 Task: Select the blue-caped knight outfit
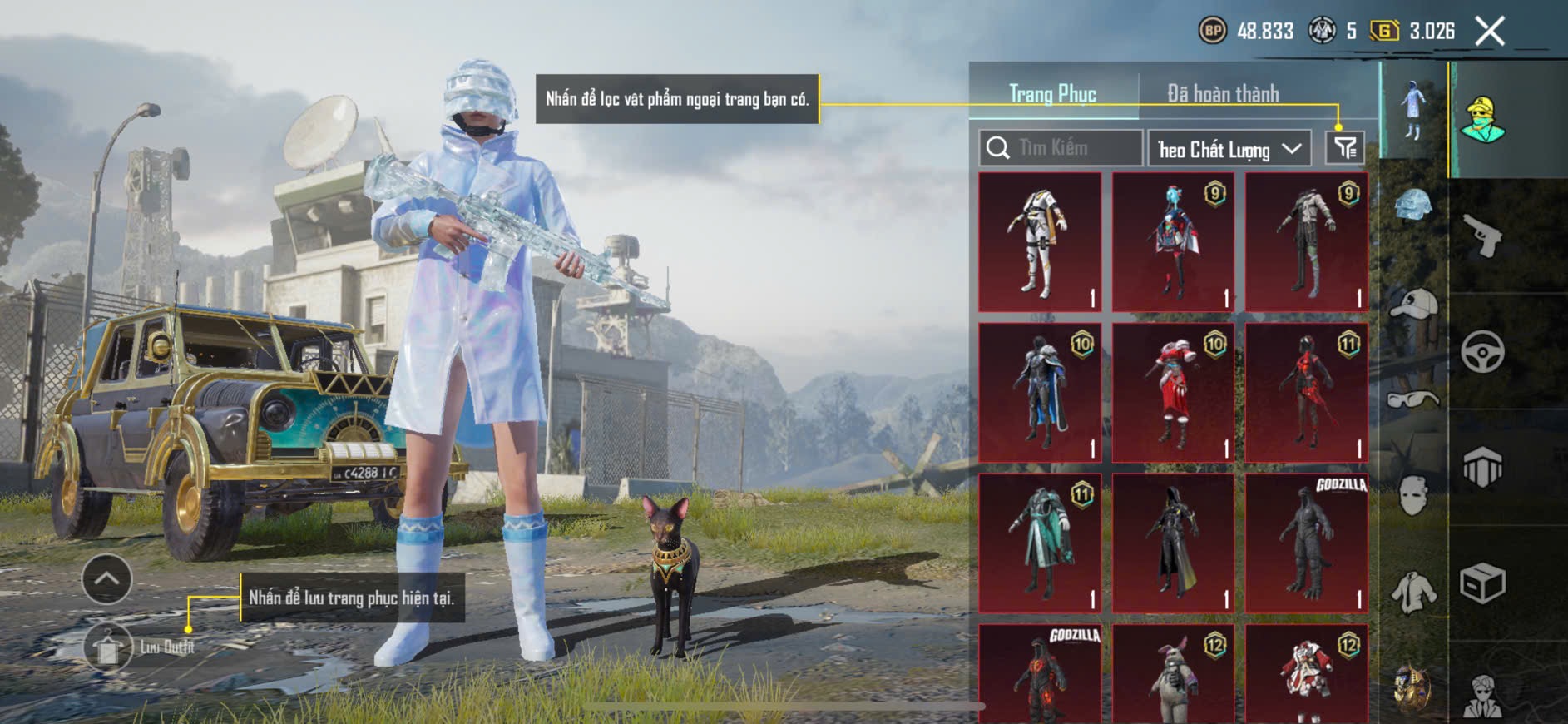(x=1040, y=393)
